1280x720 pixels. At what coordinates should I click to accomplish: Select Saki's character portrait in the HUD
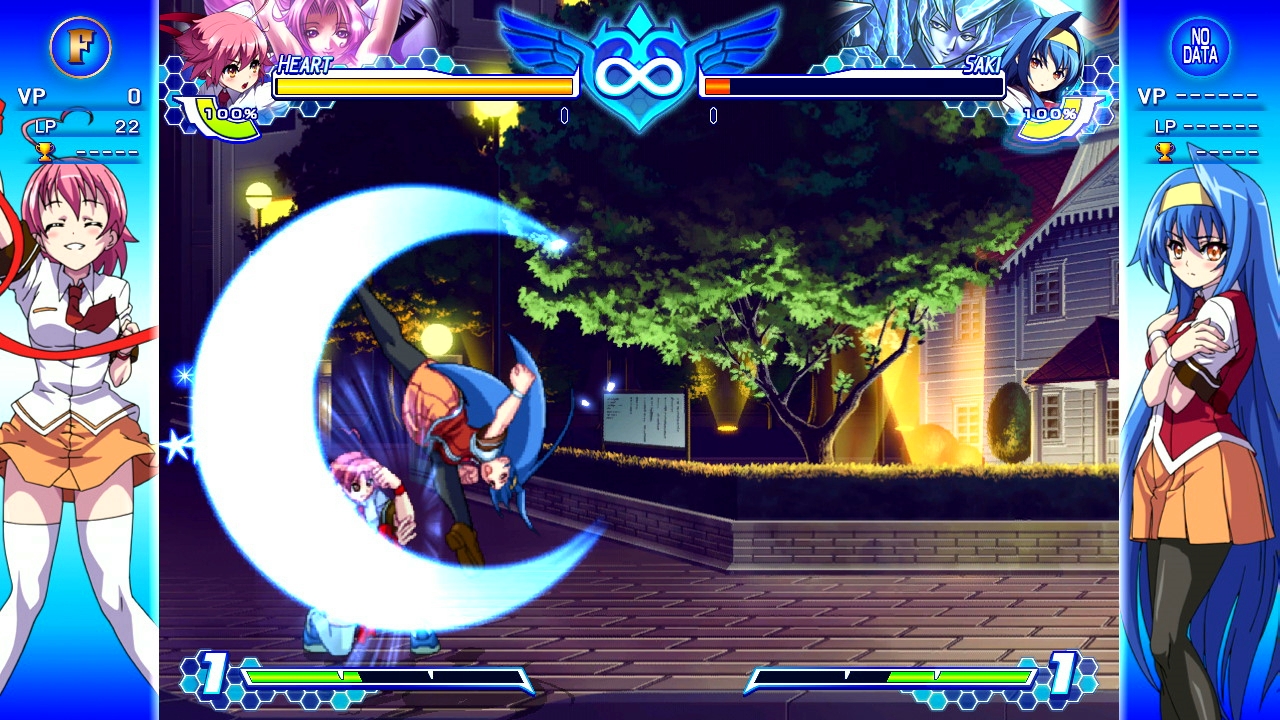1045,55
